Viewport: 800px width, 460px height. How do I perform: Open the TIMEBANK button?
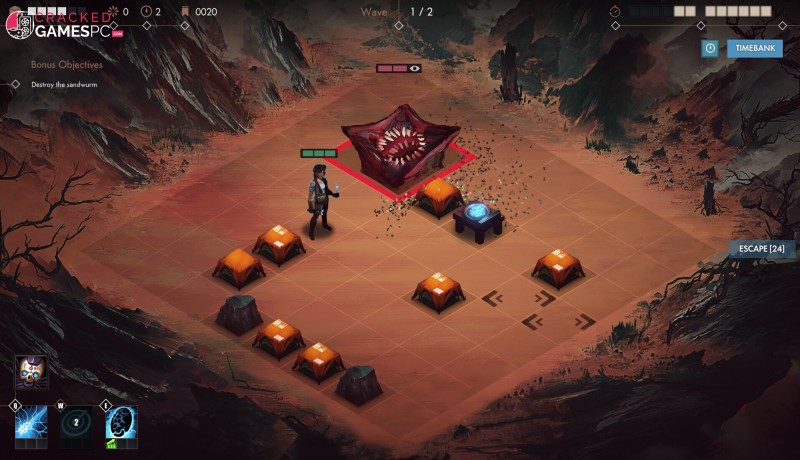(754, 48)
